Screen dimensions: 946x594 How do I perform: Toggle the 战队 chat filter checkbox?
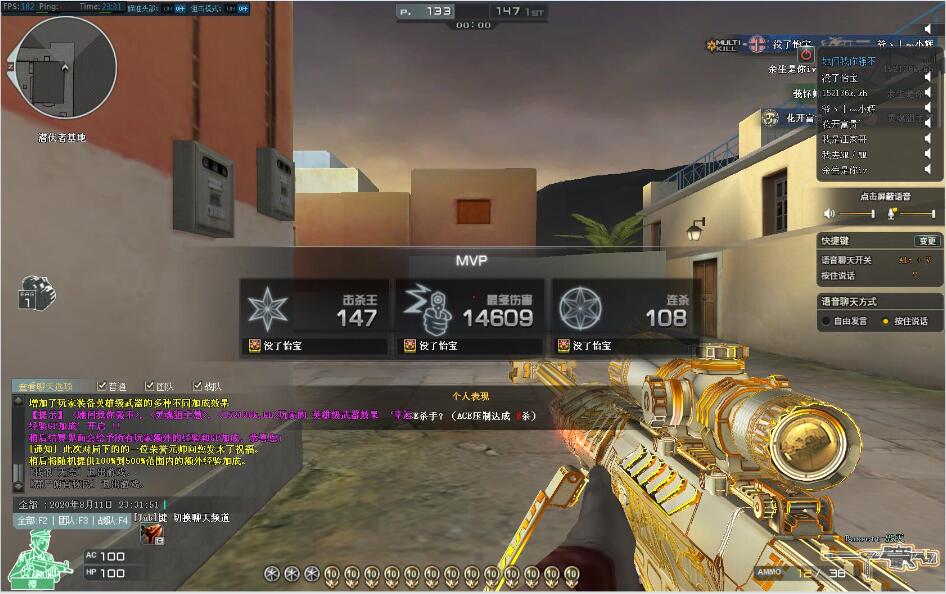196,386
